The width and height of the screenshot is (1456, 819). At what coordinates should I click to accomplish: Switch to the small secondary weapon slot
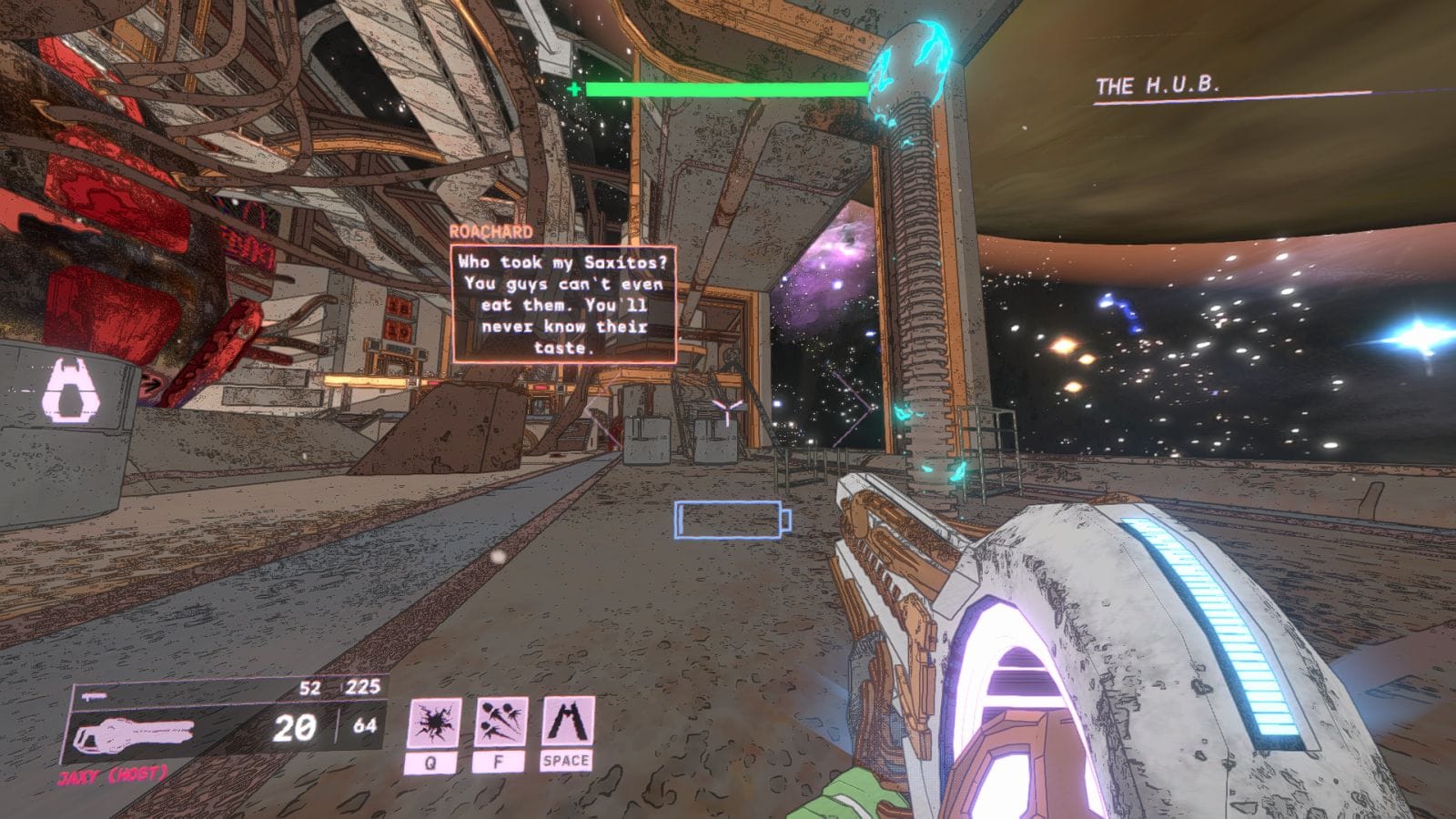(94, 696)
